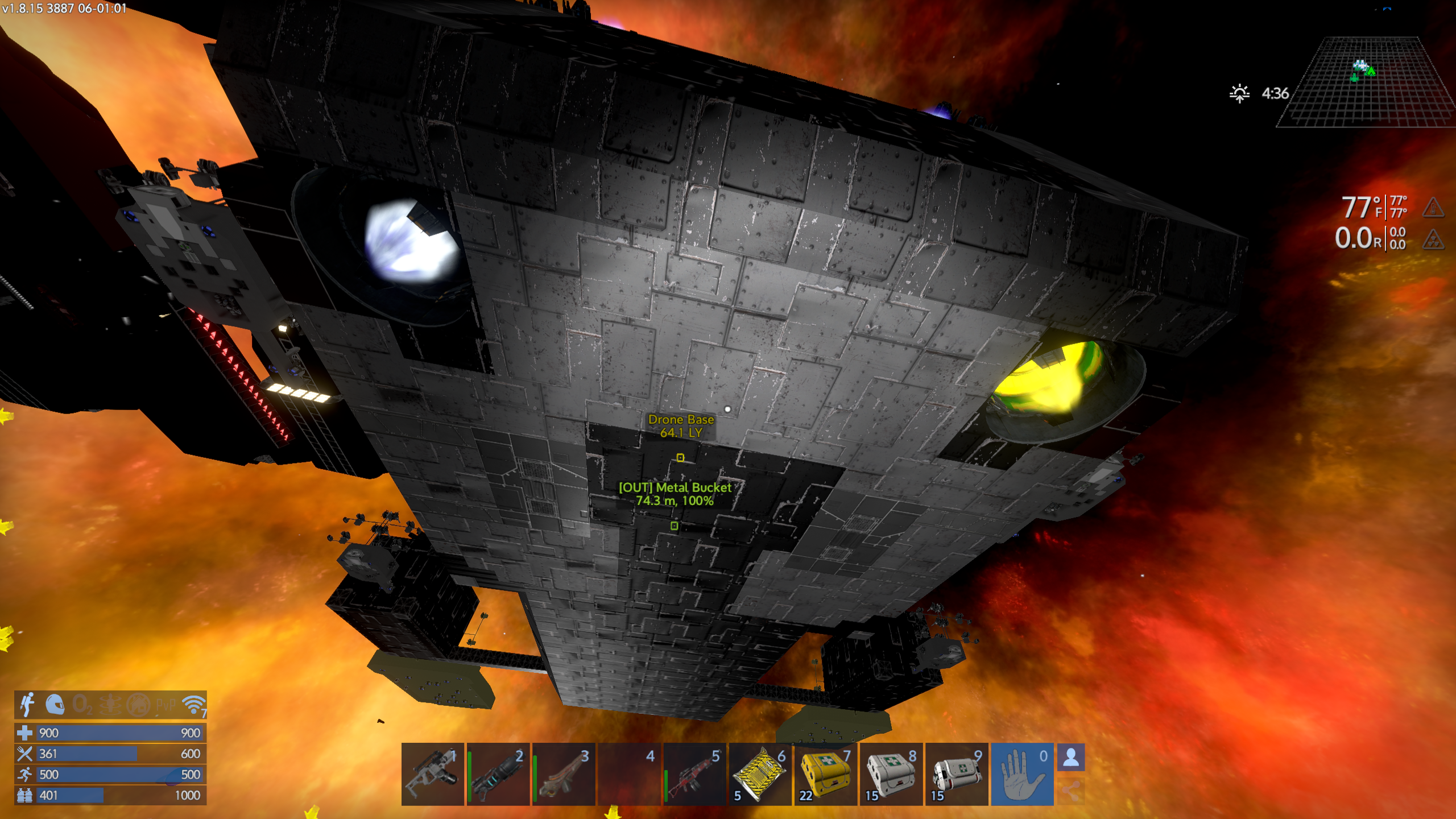The image size is (1456, 819).
Task: Open the player profile icon beside hotbar
Action: [x=1071, y=758]
